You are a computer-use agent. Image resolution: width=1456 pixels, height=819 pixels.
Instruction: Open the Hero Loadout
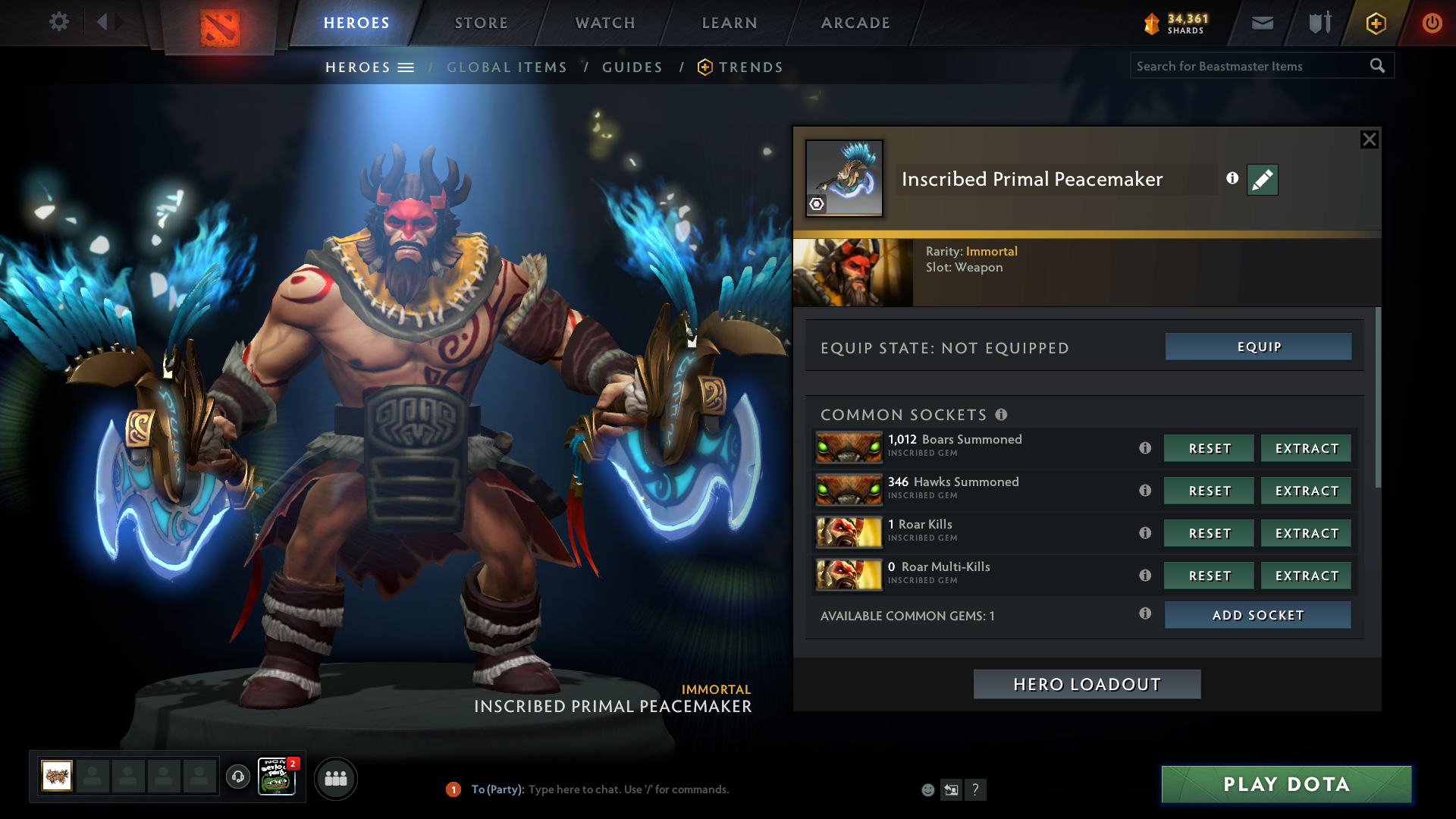(x=1087, y=684)
